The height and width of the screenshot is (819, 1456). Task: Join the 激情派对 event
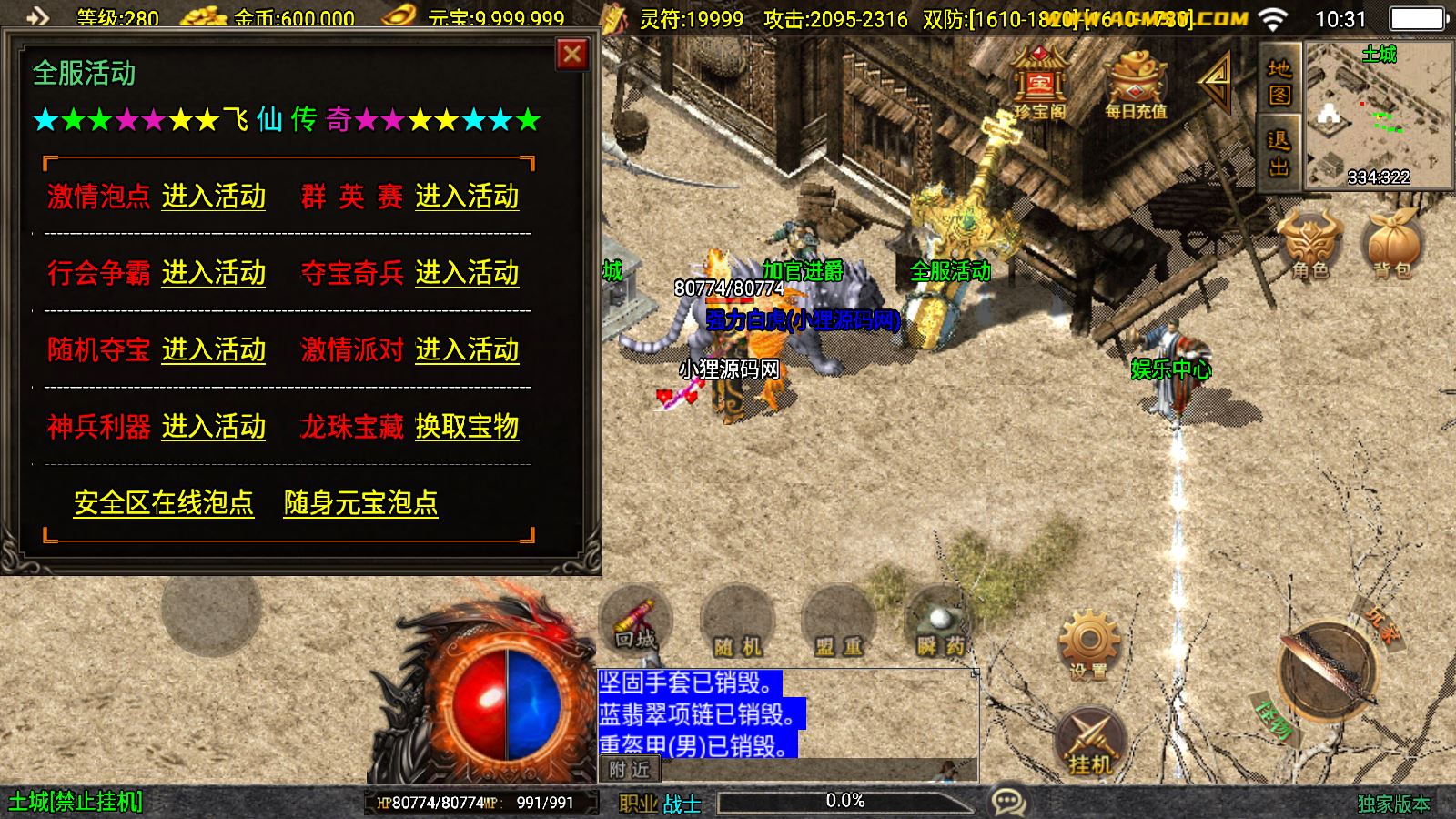[x=467, y=350]
